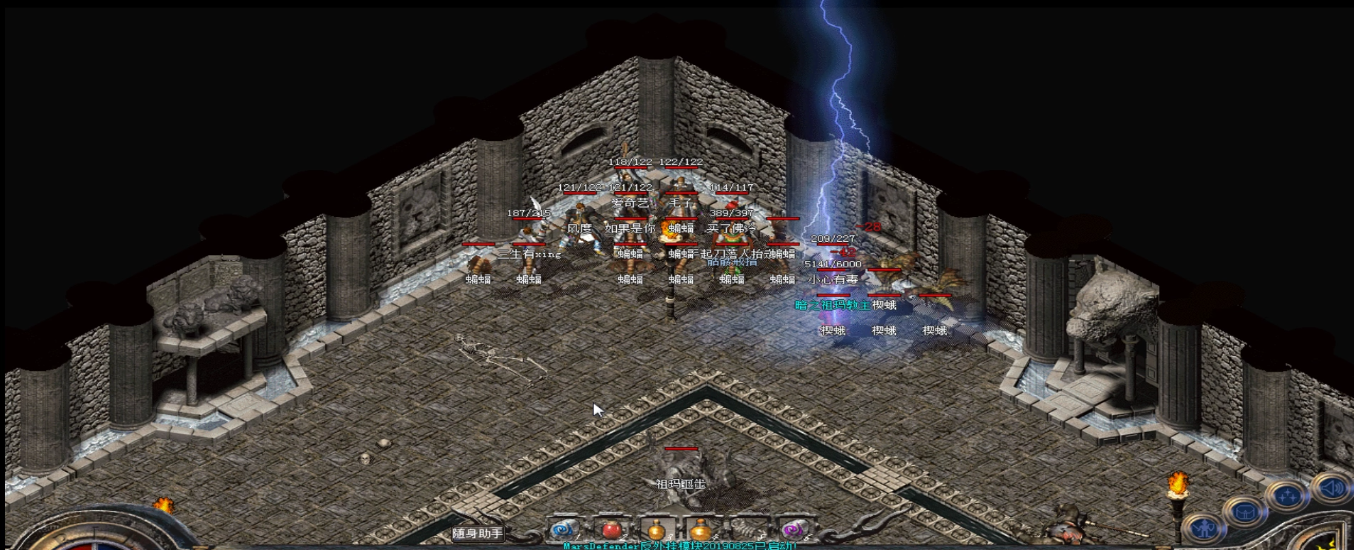
Task: Open the 随身助手 assistant button
Action: pyautogui.click(x=478, y=534)
